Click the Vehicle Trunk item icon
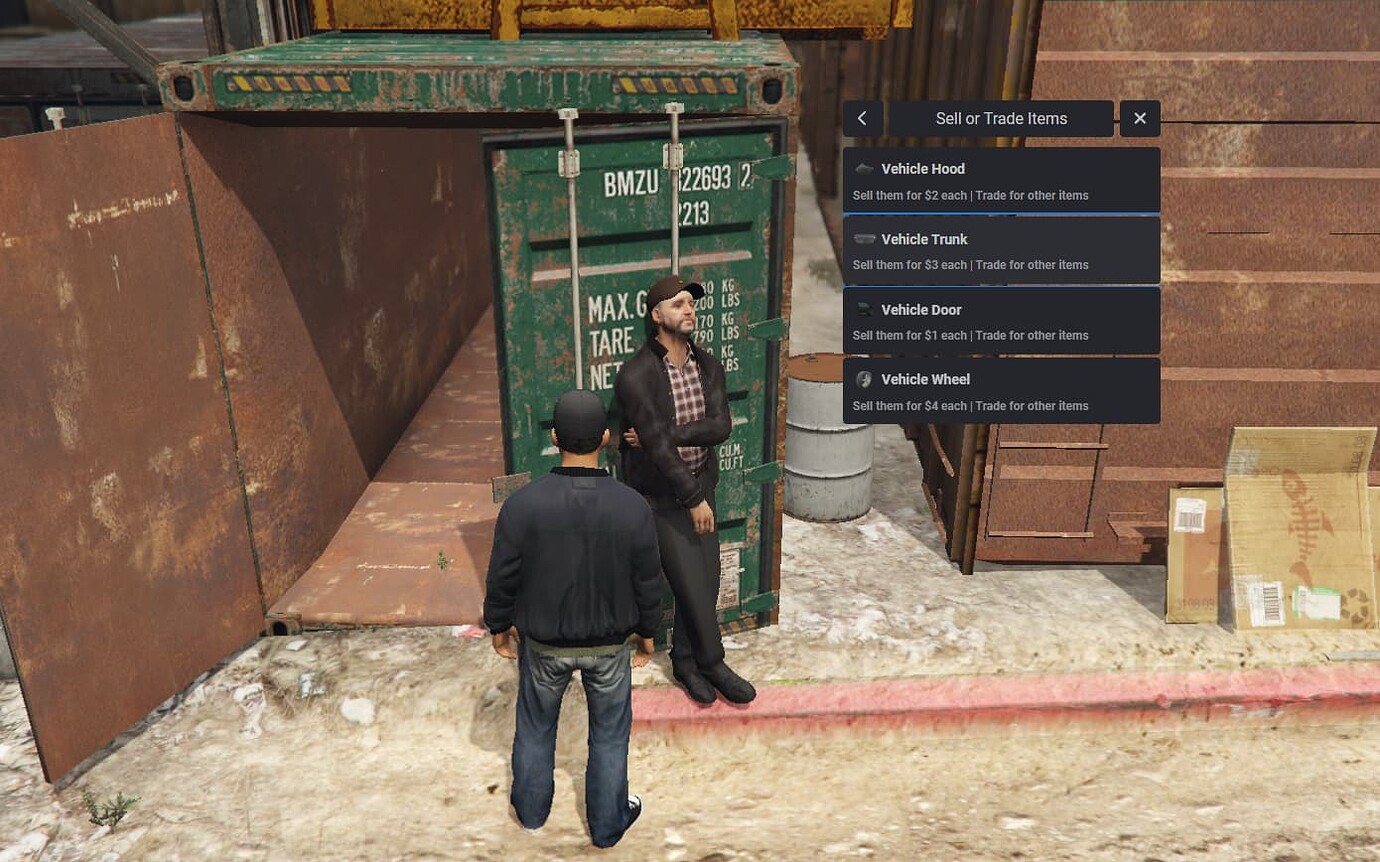Viewport: 1380px width, 862px height. (x=864, y=238)
